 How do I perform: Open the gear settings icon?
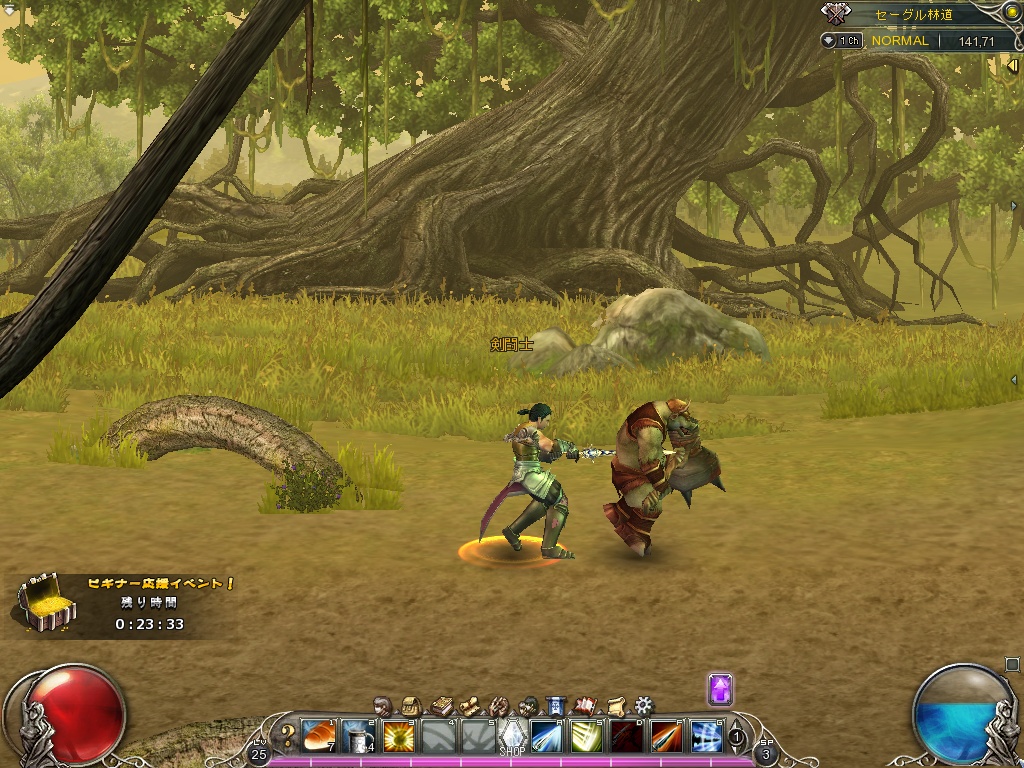coord(644,705)
